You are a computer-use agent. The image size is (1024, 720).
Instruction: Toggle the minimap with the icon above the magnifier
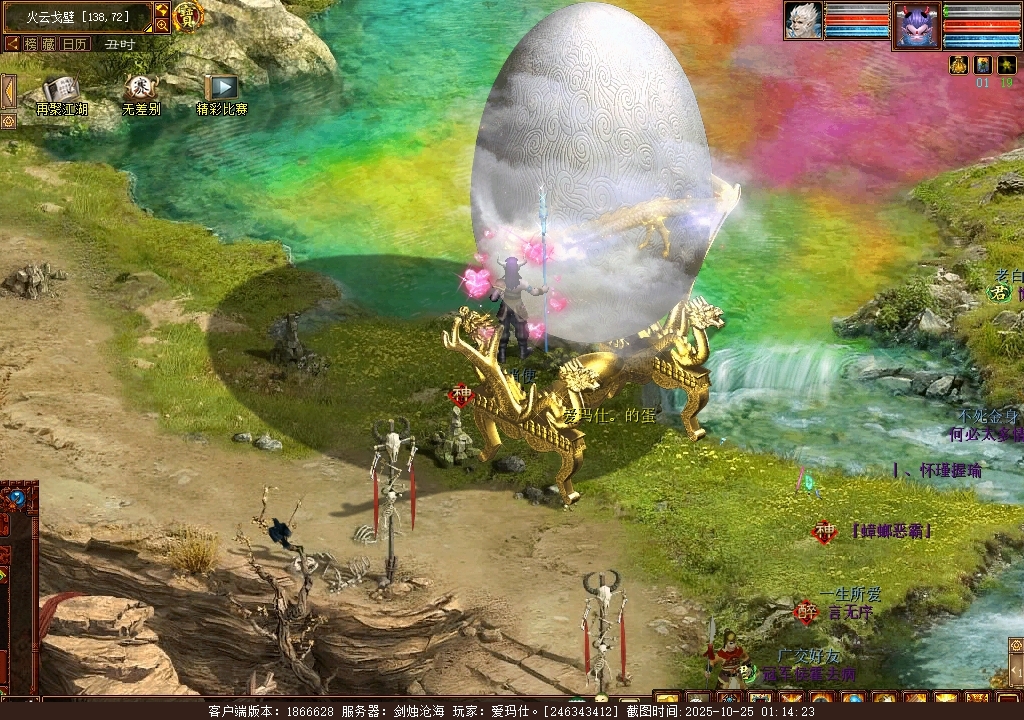pyautogui.click(x=162, y=10)
